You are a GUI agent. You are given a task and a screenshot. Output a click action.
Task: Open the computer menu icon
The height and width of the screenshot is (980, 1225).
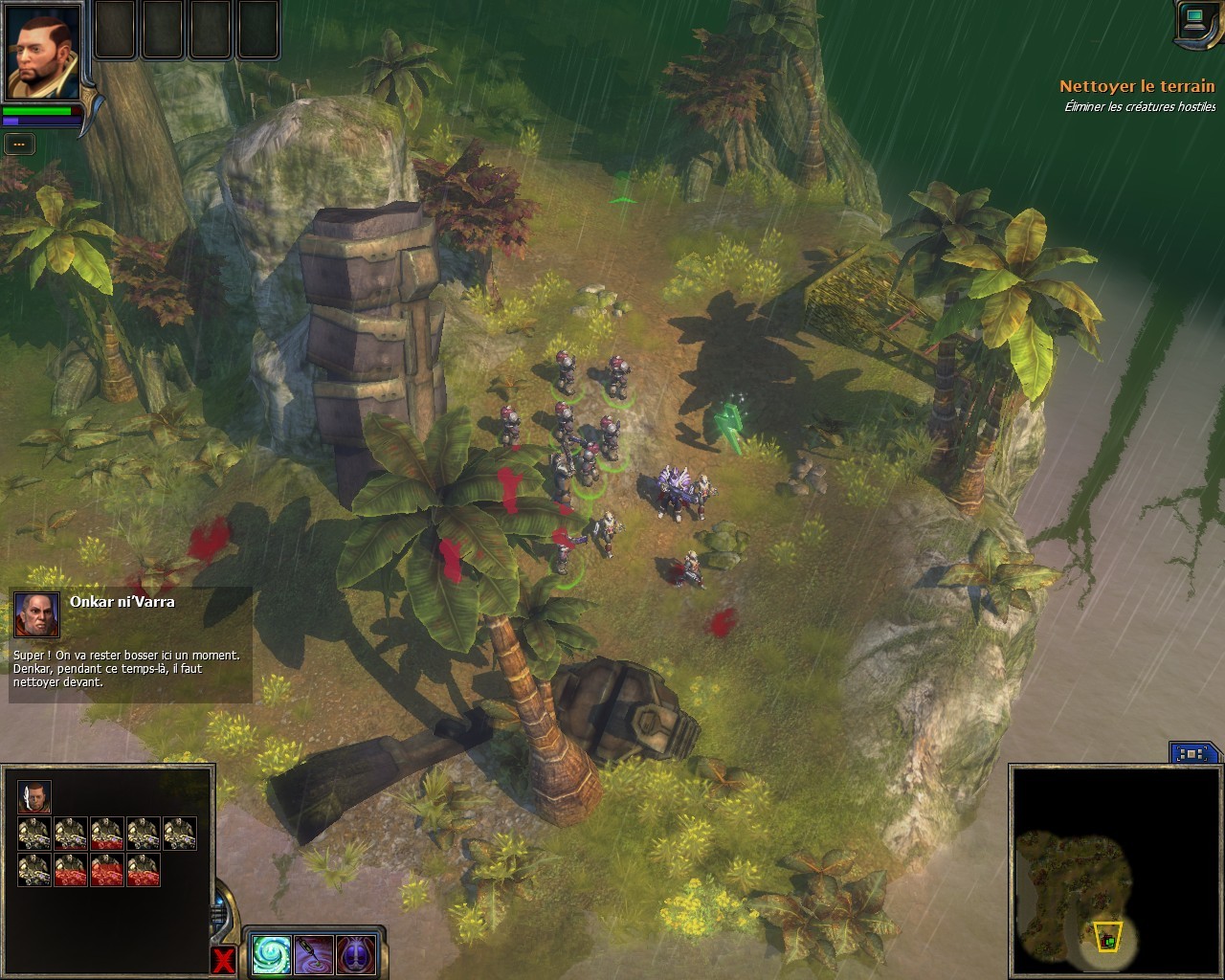tap(1193, 21)
